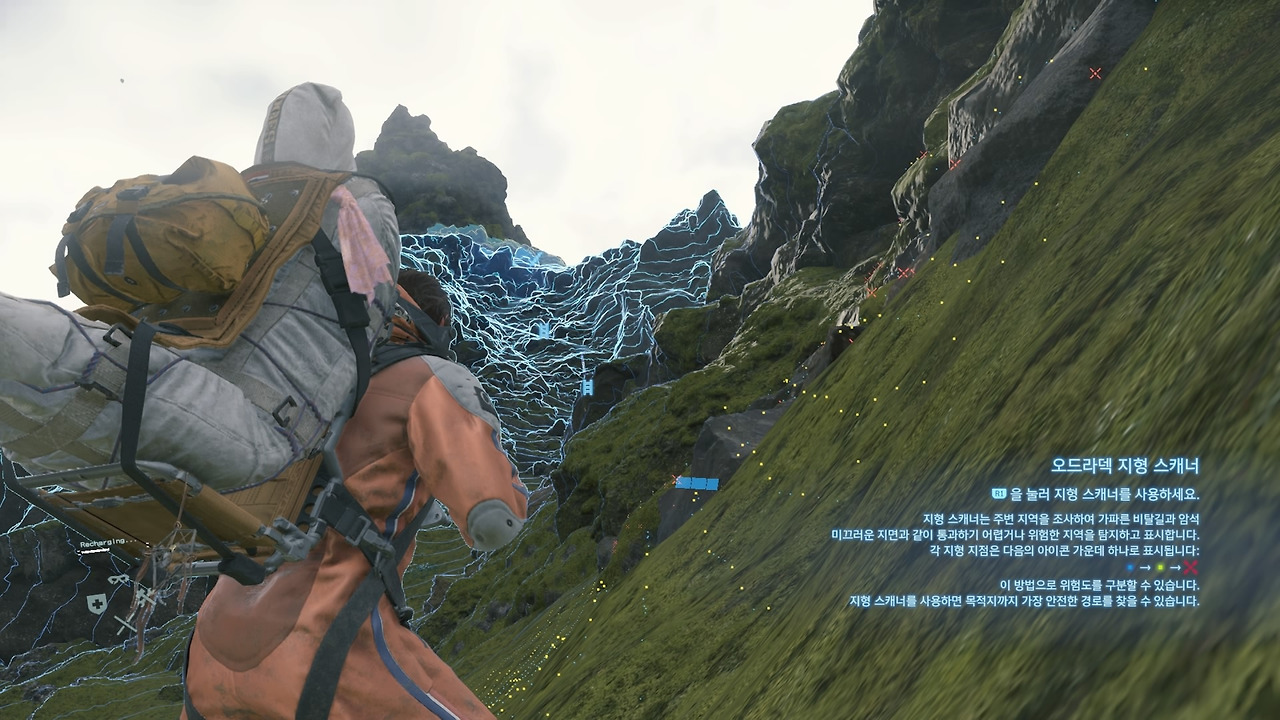
Task: Select the blue safe-terrain dot icon
Action: [x=1130, y=567]
